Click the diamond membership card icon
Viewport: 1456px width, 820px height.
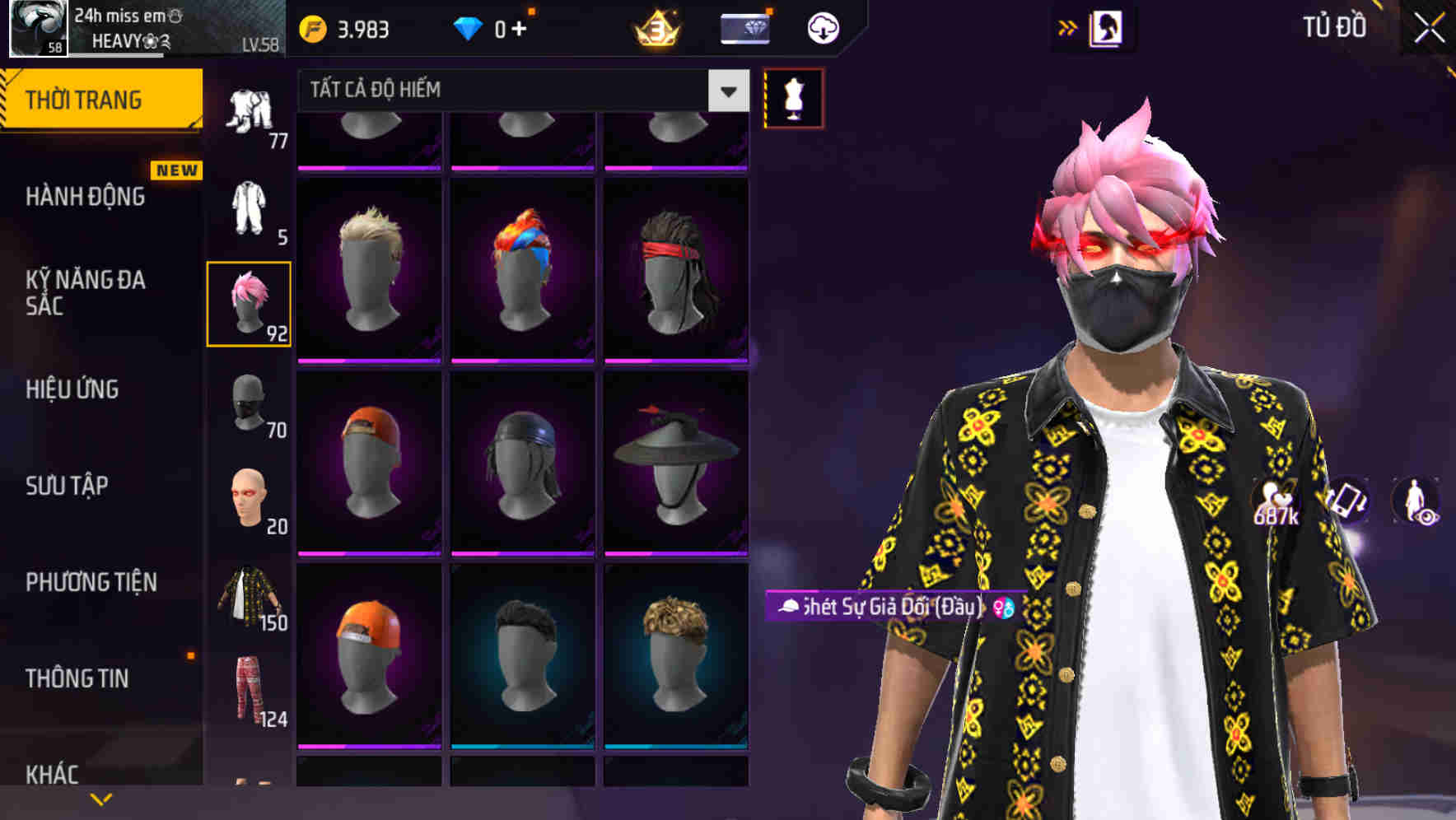[744, 26]
